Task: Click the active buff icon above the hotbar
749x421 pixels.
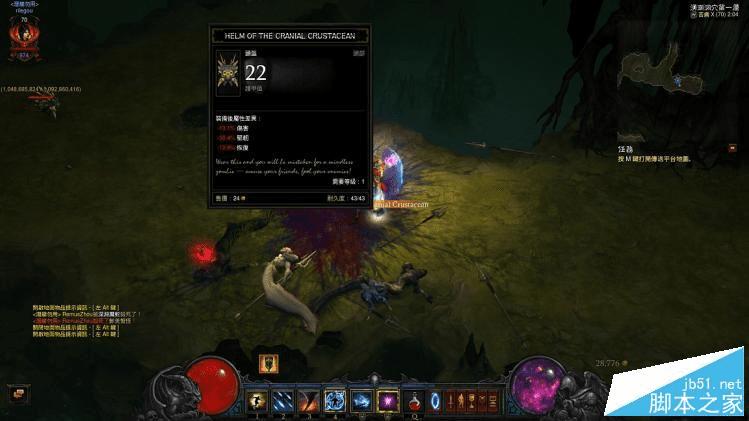Action: tap(268, 363)
